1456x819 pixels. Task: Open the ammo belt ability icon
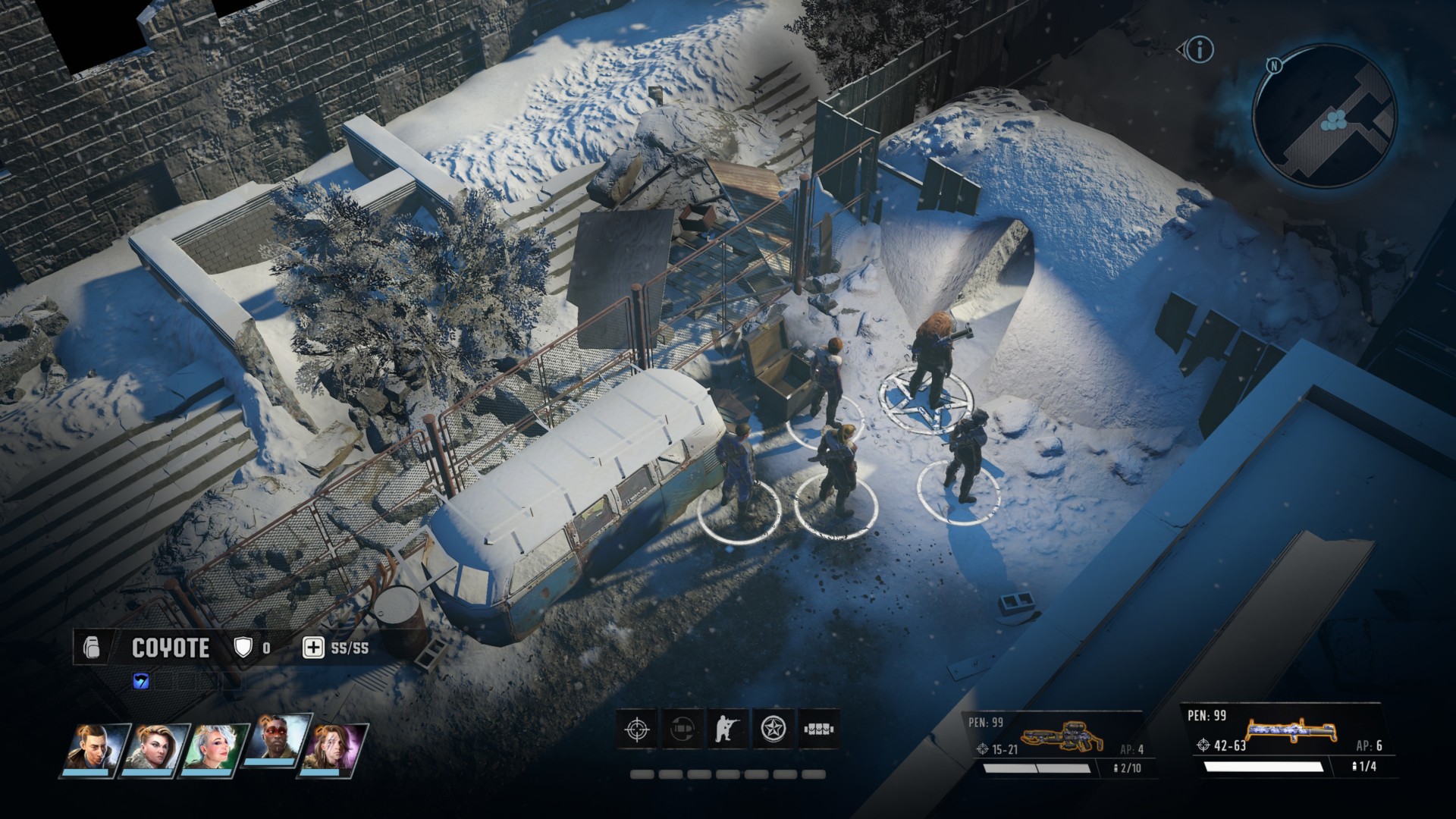tap(818, 730)
